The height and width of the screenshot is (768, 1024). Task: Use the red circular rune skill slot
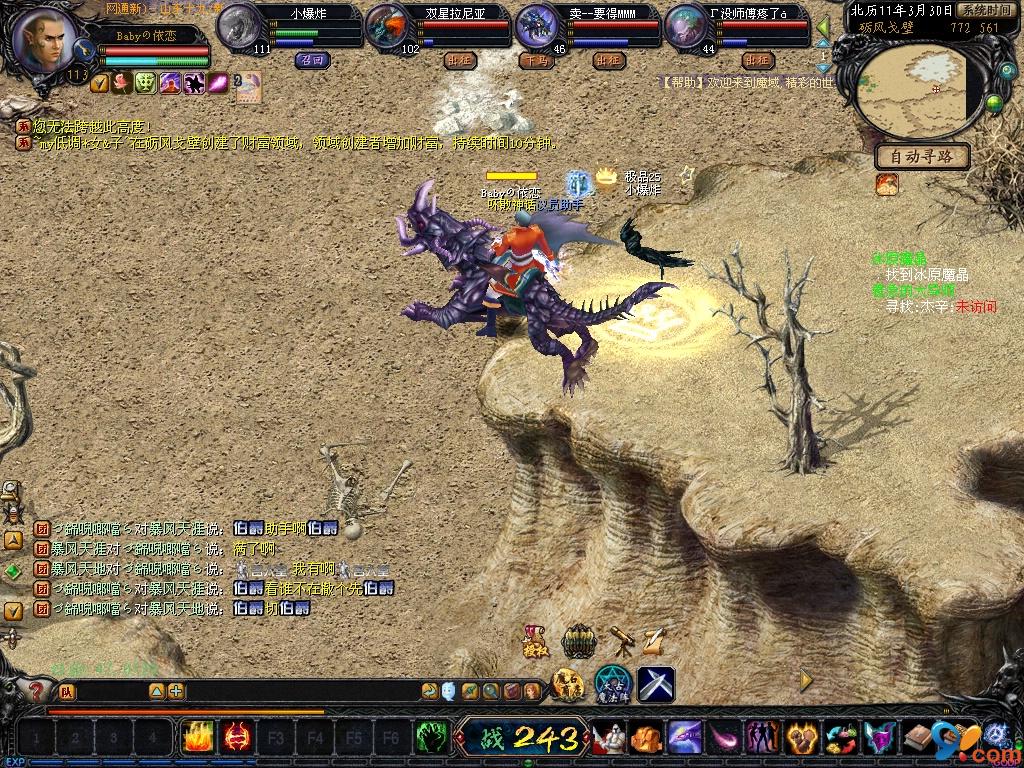point(236,738)
